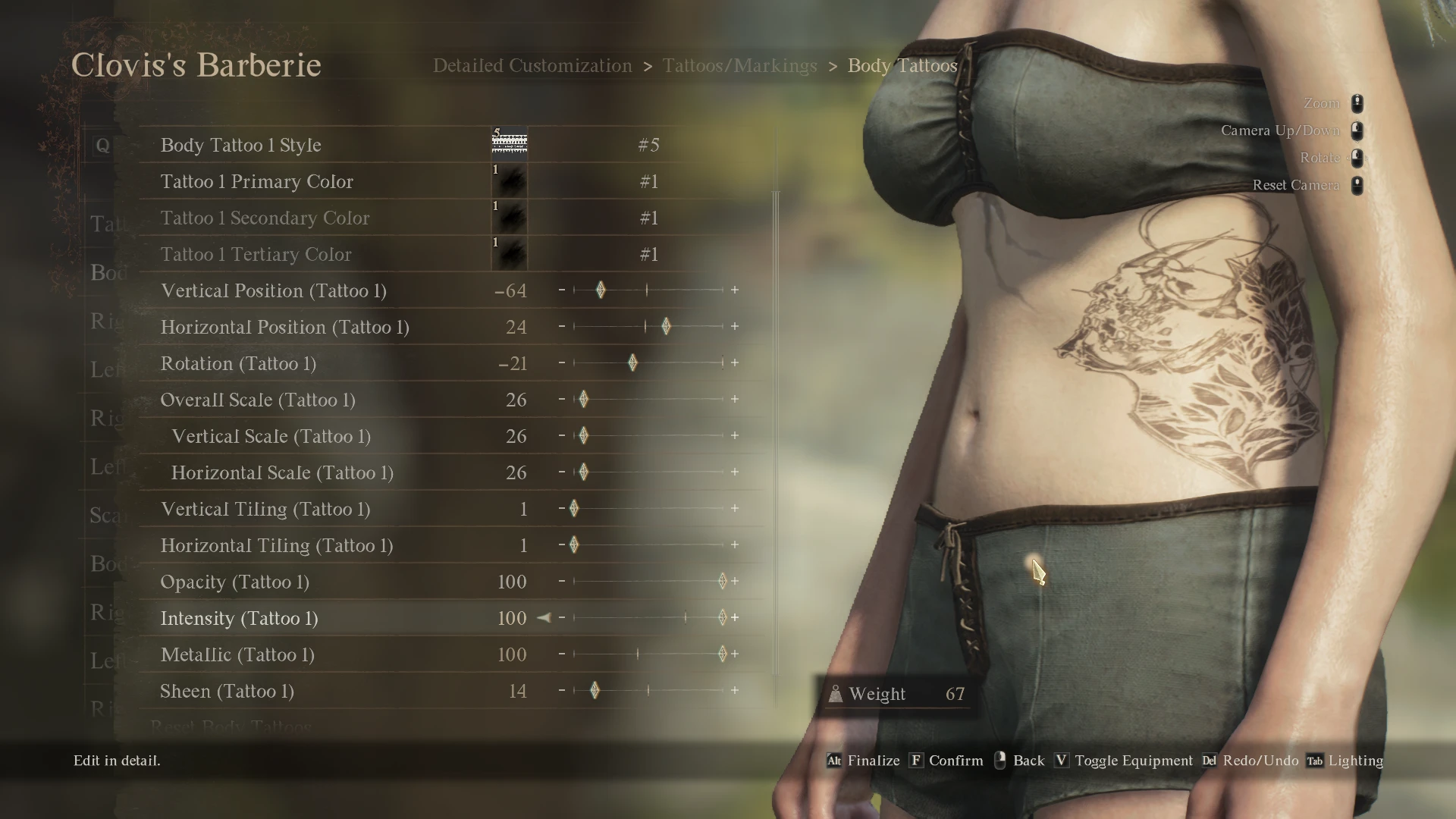Viewport: 1456px width, 819px height.
Task: Increase Vertical Scale with the plus button
Action: point(735,436)
